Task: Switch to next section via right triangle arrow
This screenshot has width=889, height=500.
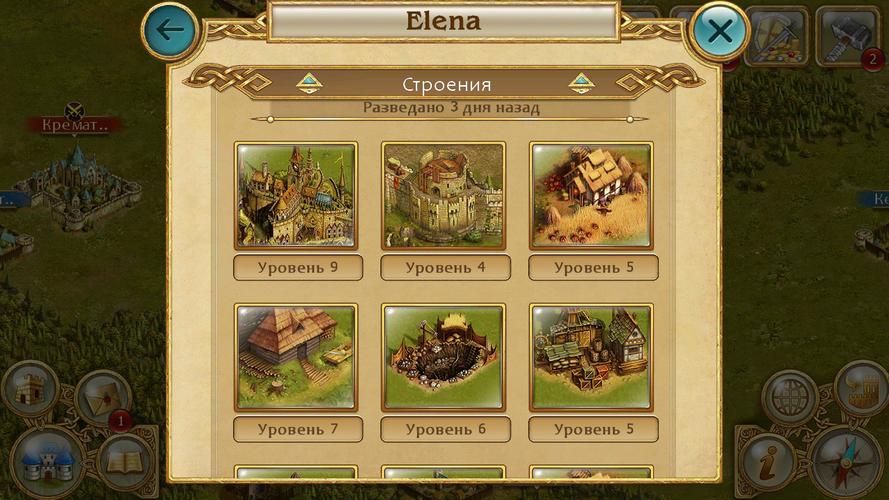Action: (581, 84)
